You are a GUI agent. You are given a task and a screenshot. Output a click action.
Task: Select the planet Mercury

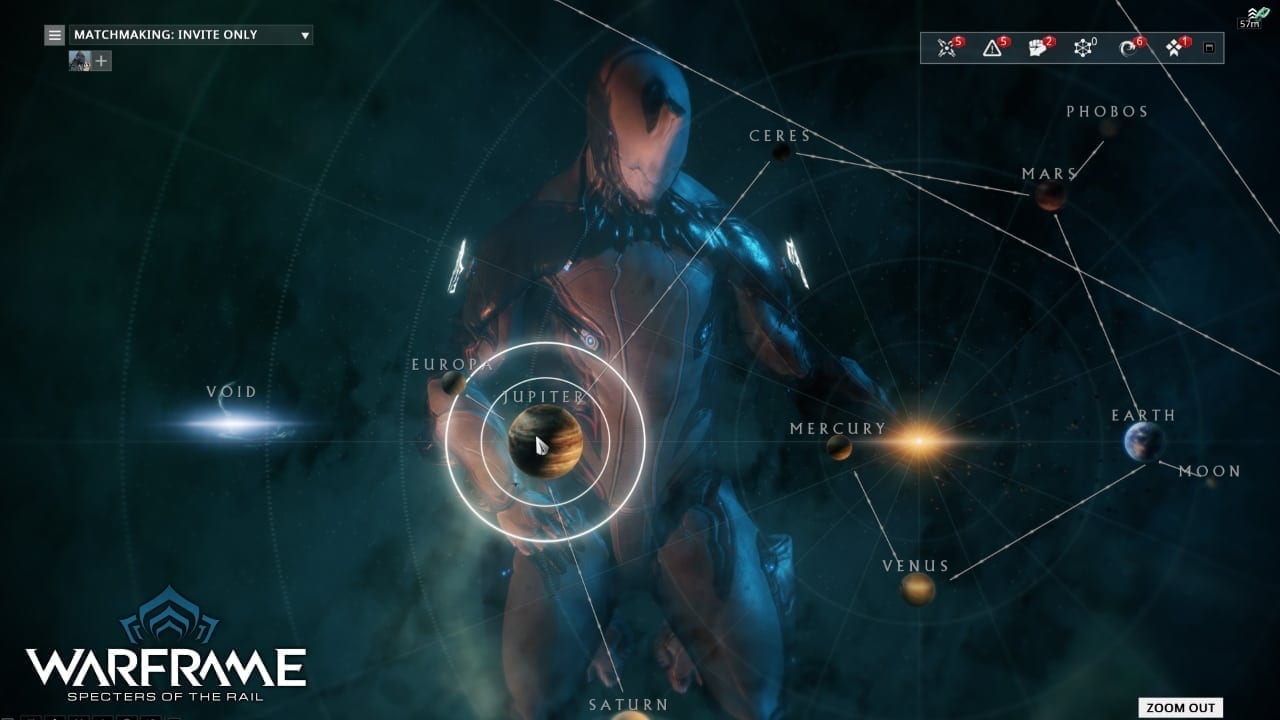click(x=839, y=447)
